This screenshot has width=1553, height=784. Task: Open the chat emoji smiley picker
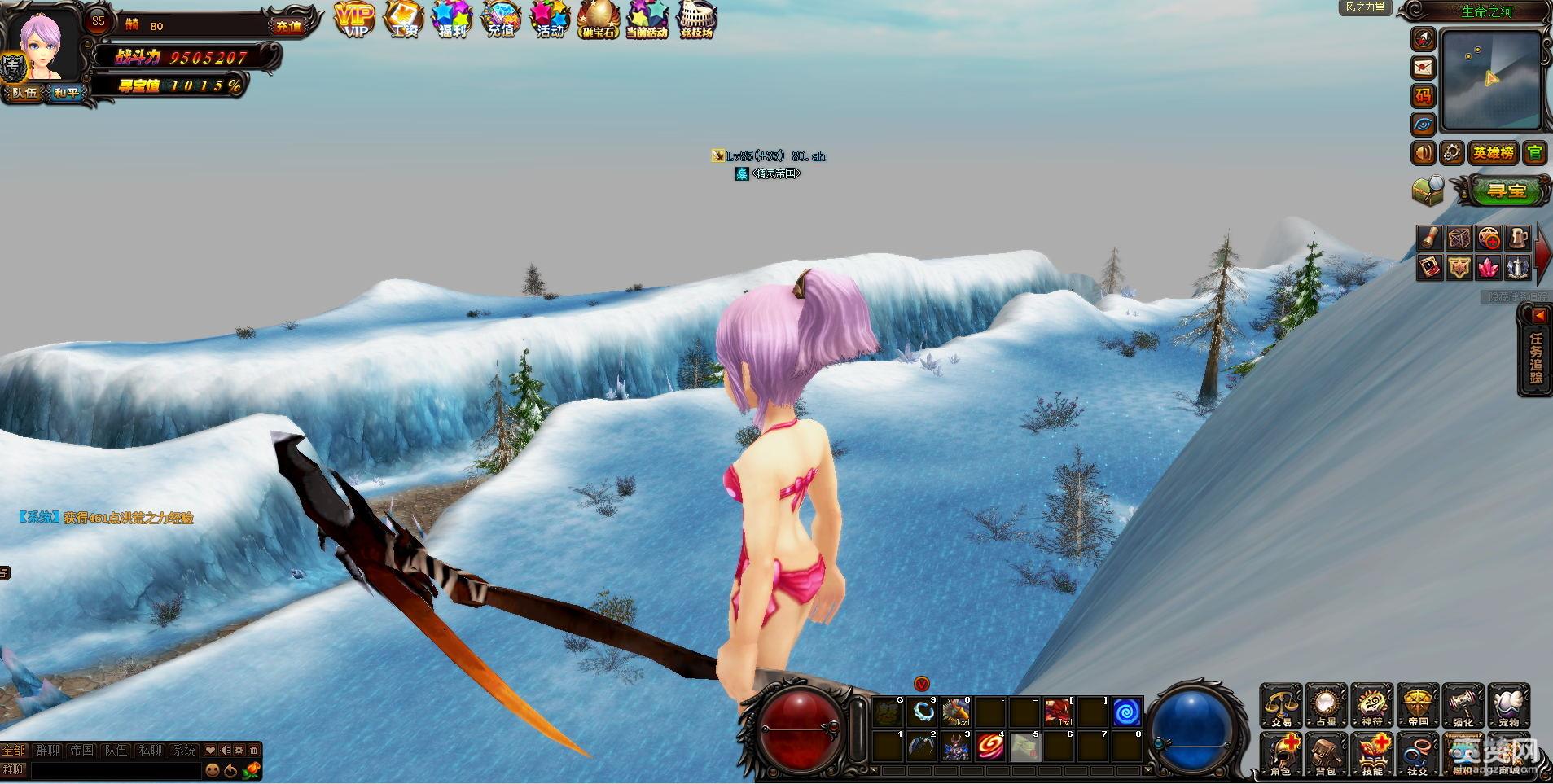(213, 769)
